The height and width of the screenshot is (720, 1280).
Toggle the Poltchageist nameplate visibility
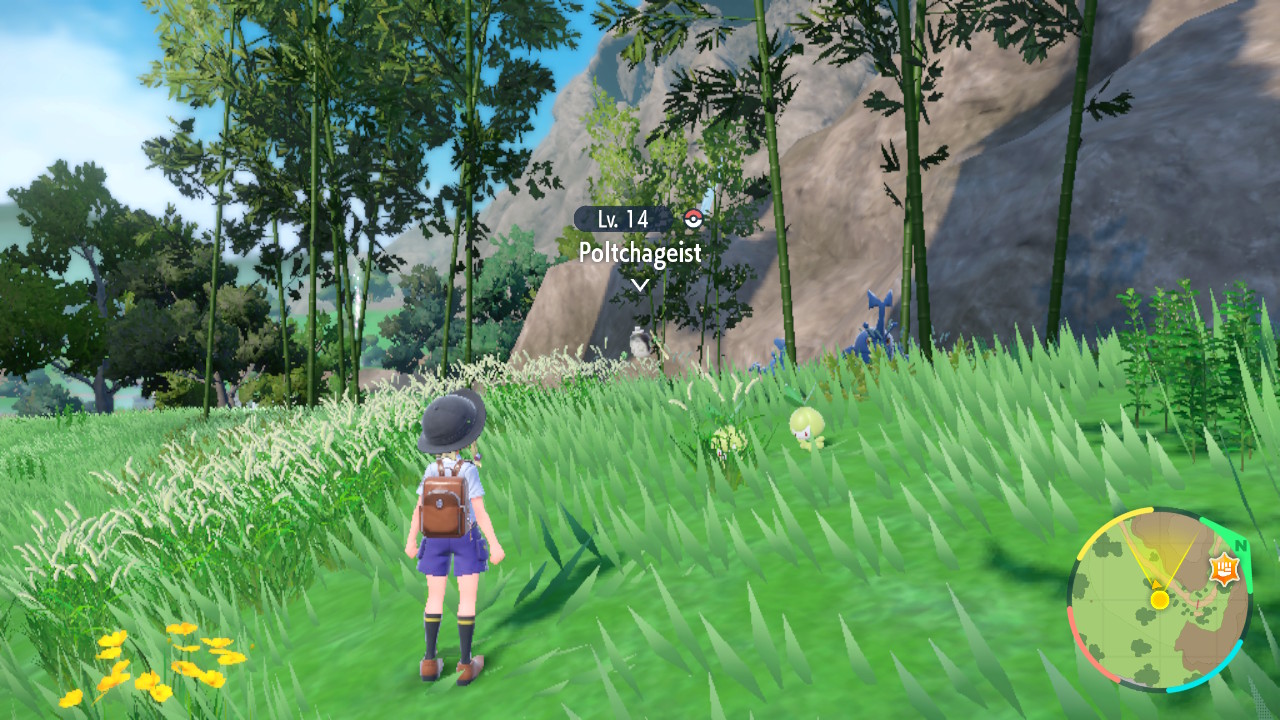point(641,252)
